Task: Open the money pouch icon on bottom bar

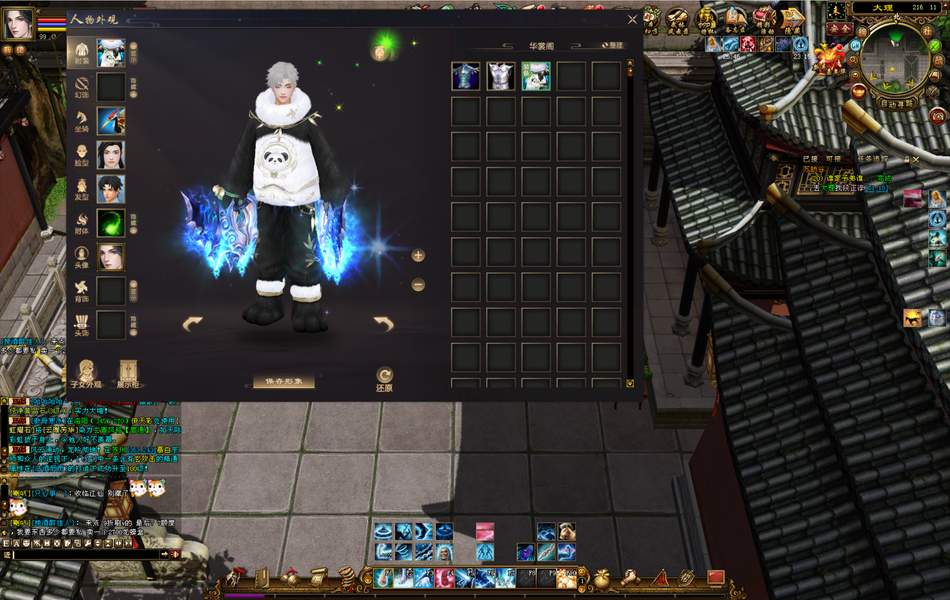Action: (602, 578)
